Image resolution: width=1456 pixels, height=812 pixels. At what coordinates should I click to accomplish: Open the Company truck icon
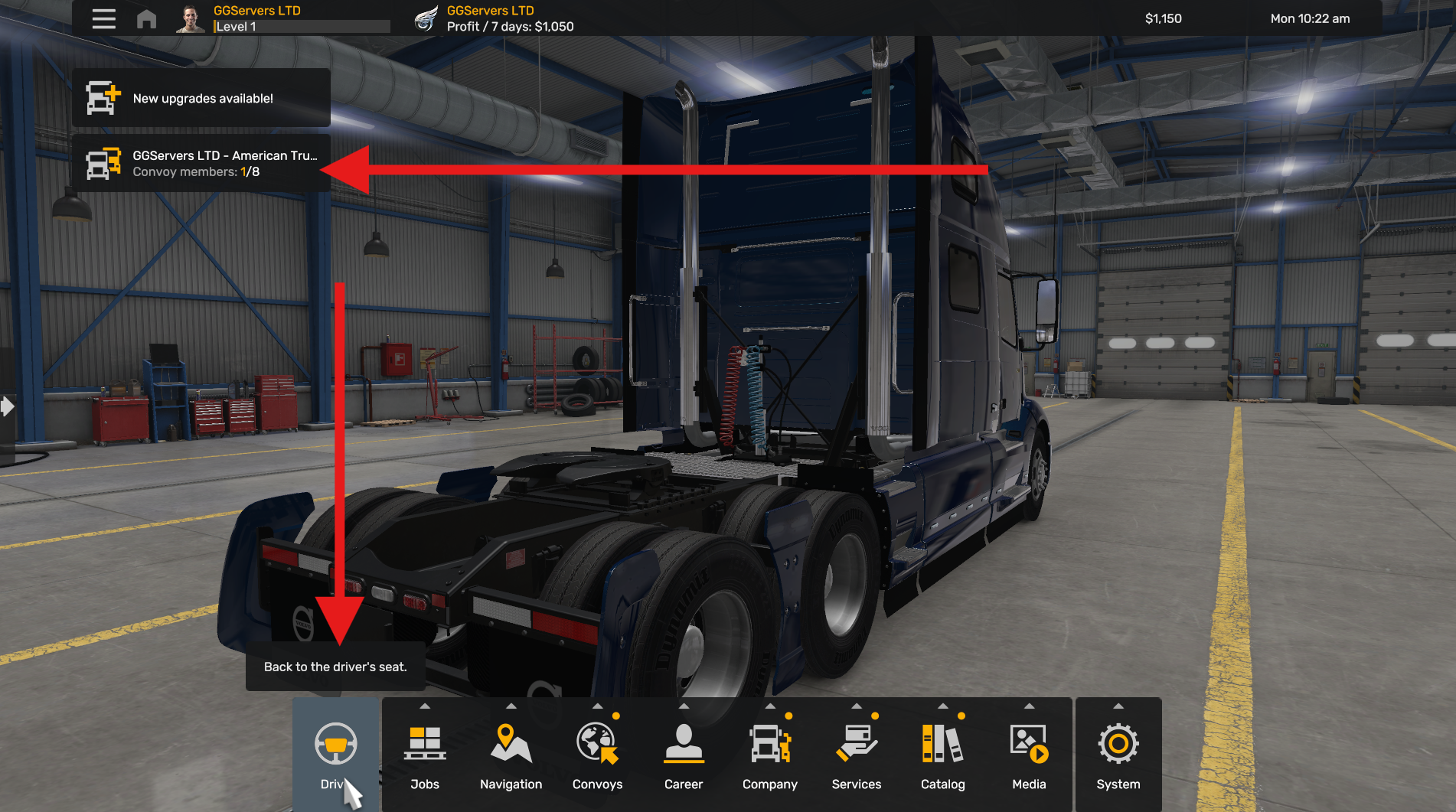769,742
